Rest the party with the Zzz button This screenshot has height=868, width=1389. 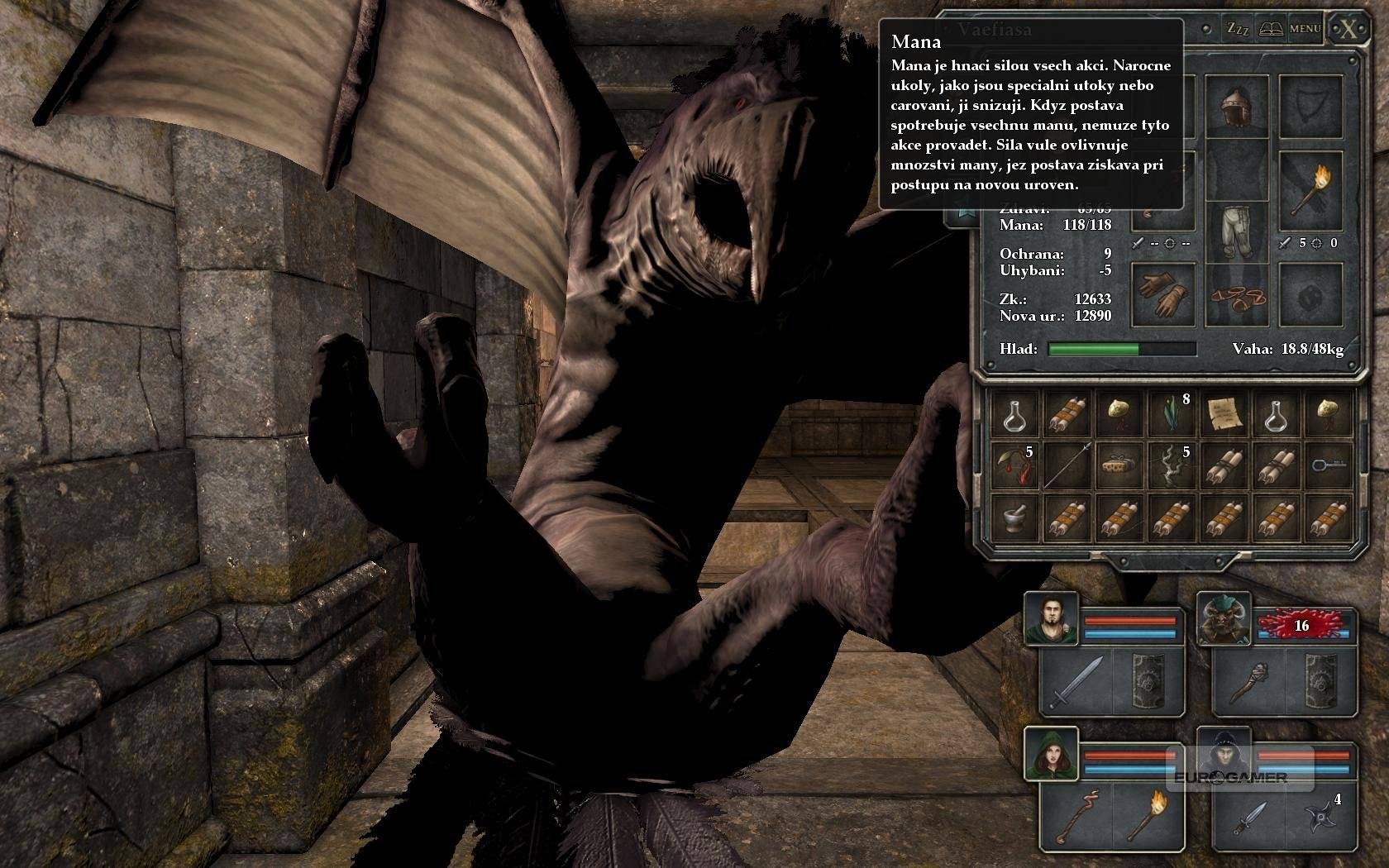tap(1238, 29)
